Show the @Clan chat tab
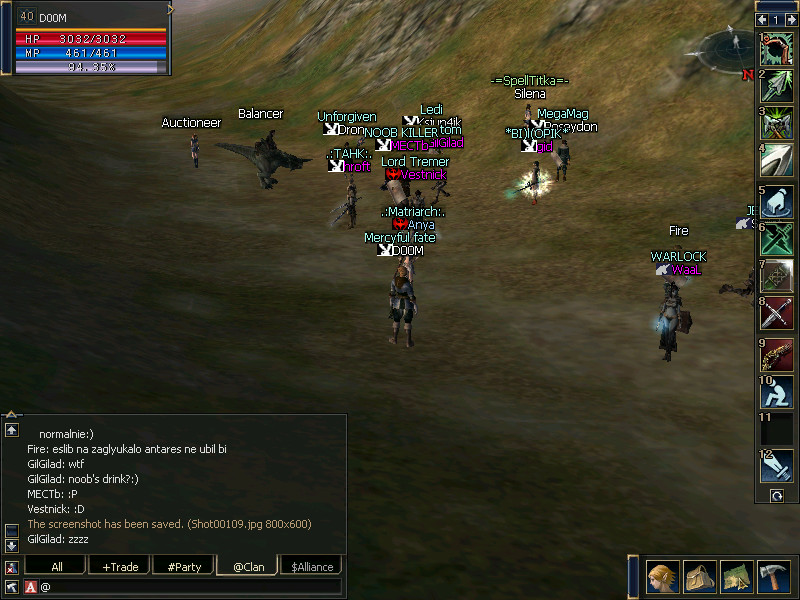Screen dimensions: 800x600 click(x=248, y=567)
